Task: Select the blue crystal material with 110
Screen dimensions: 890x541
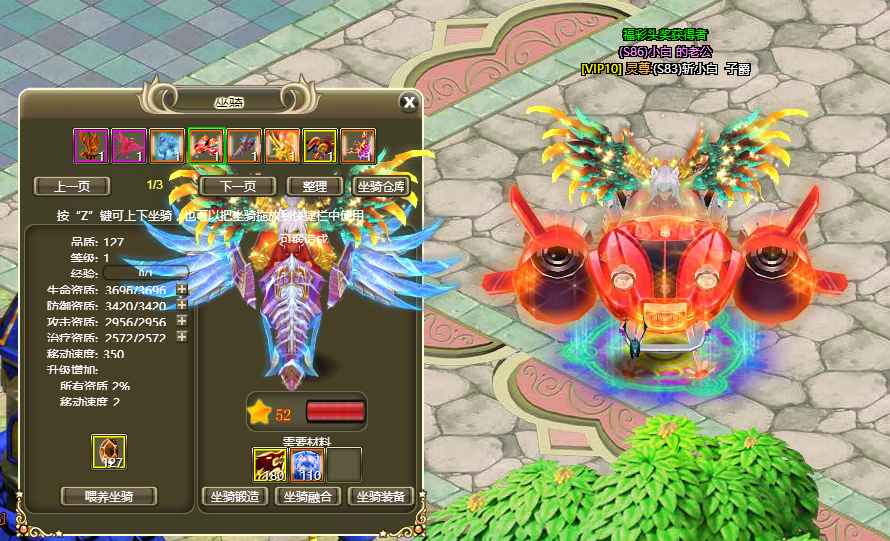Action: tap(306, 465)
